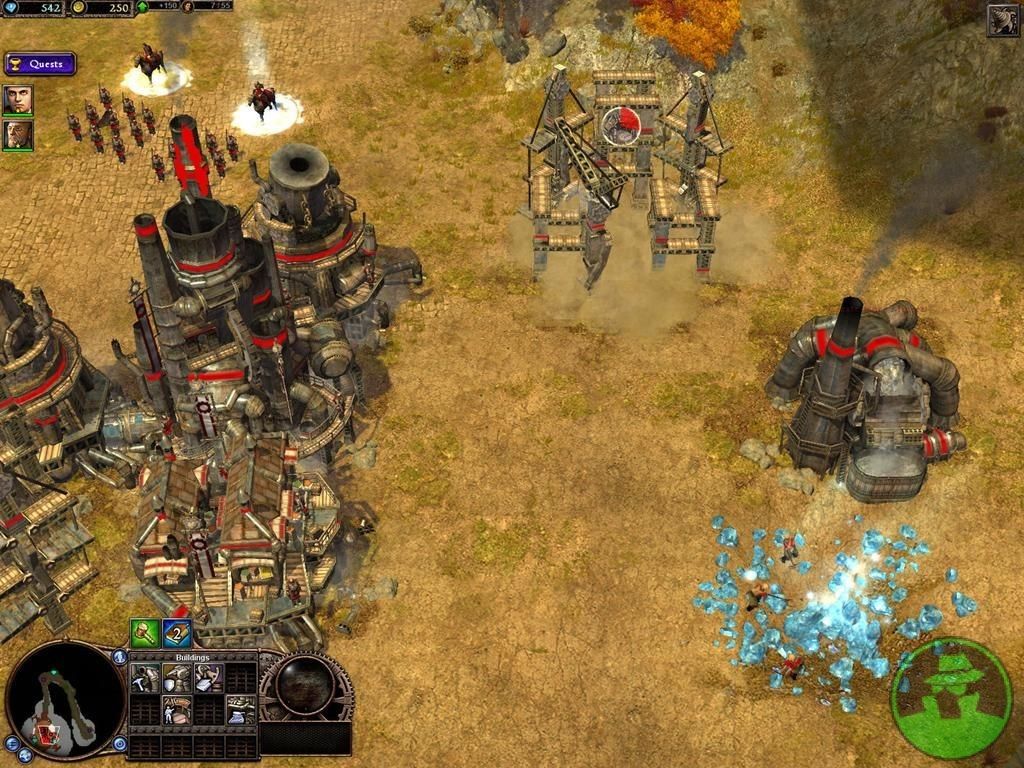Choose the building icon with a paper sheet
1024x768 pixels.
[208, 679]
